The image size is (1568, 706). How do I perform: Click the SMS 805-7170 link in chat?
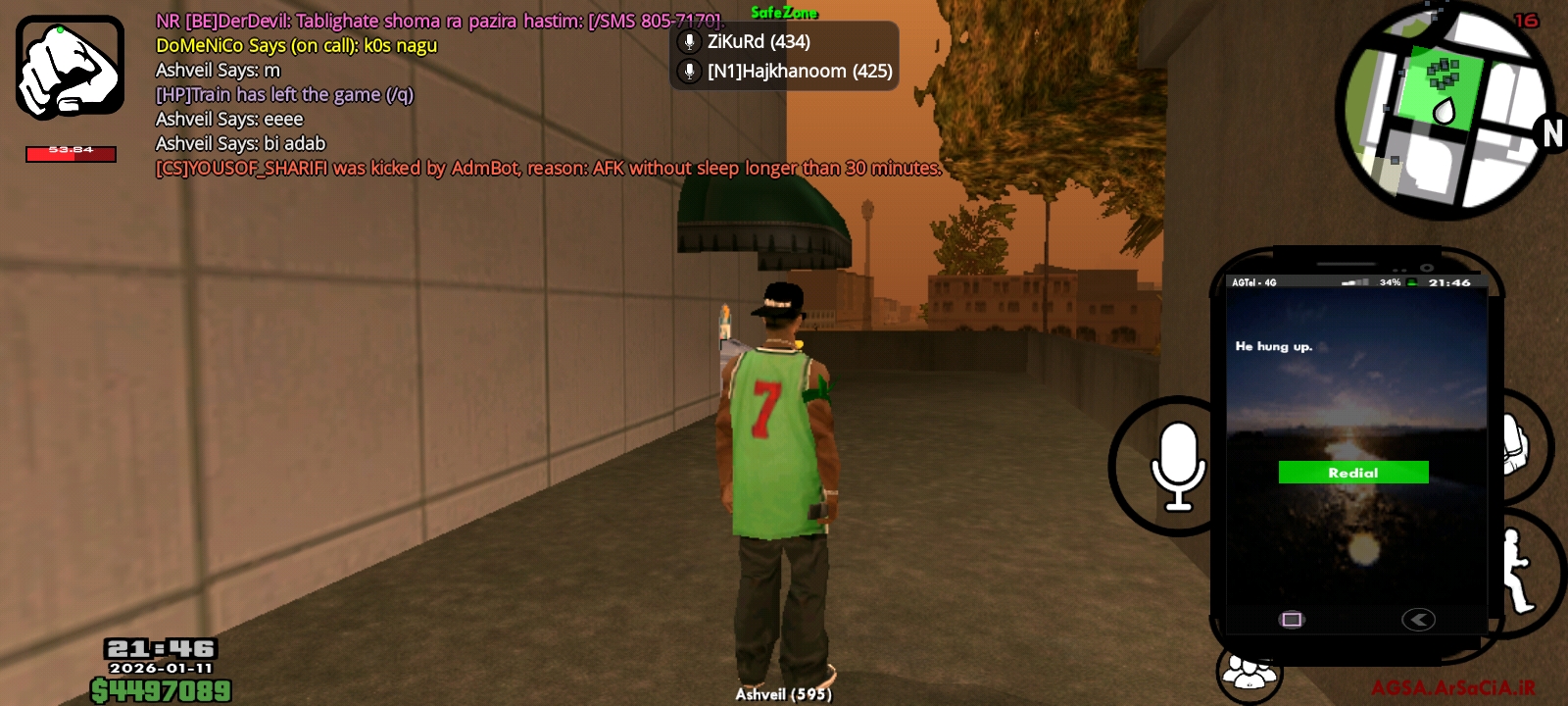pos(655,21)
